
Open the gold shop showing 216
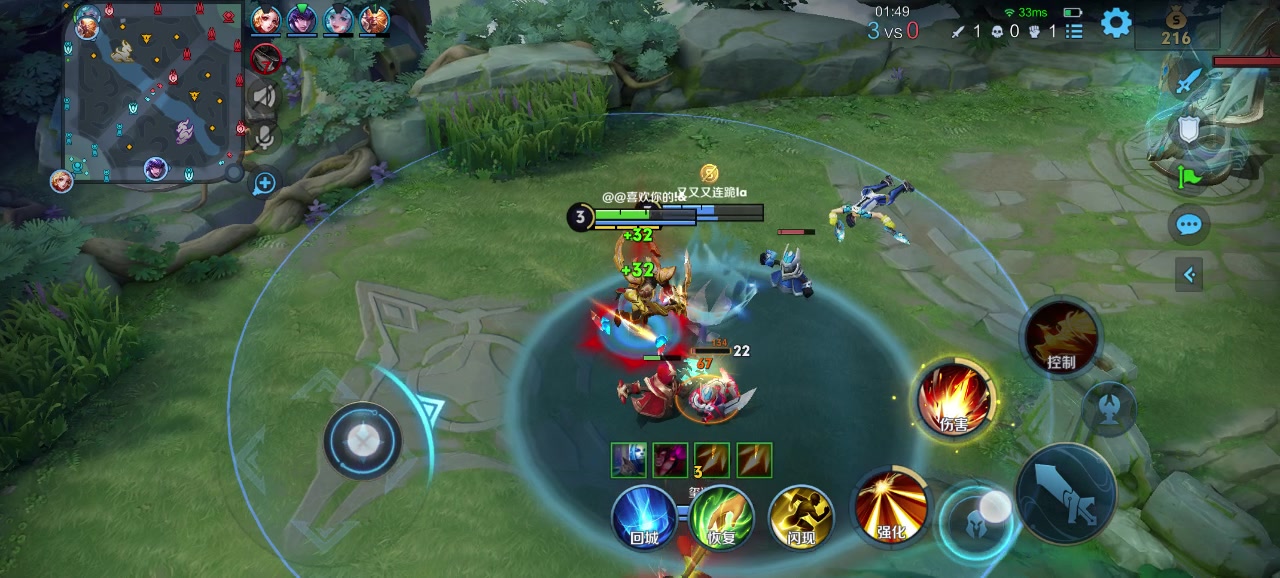click(1176, 28)
